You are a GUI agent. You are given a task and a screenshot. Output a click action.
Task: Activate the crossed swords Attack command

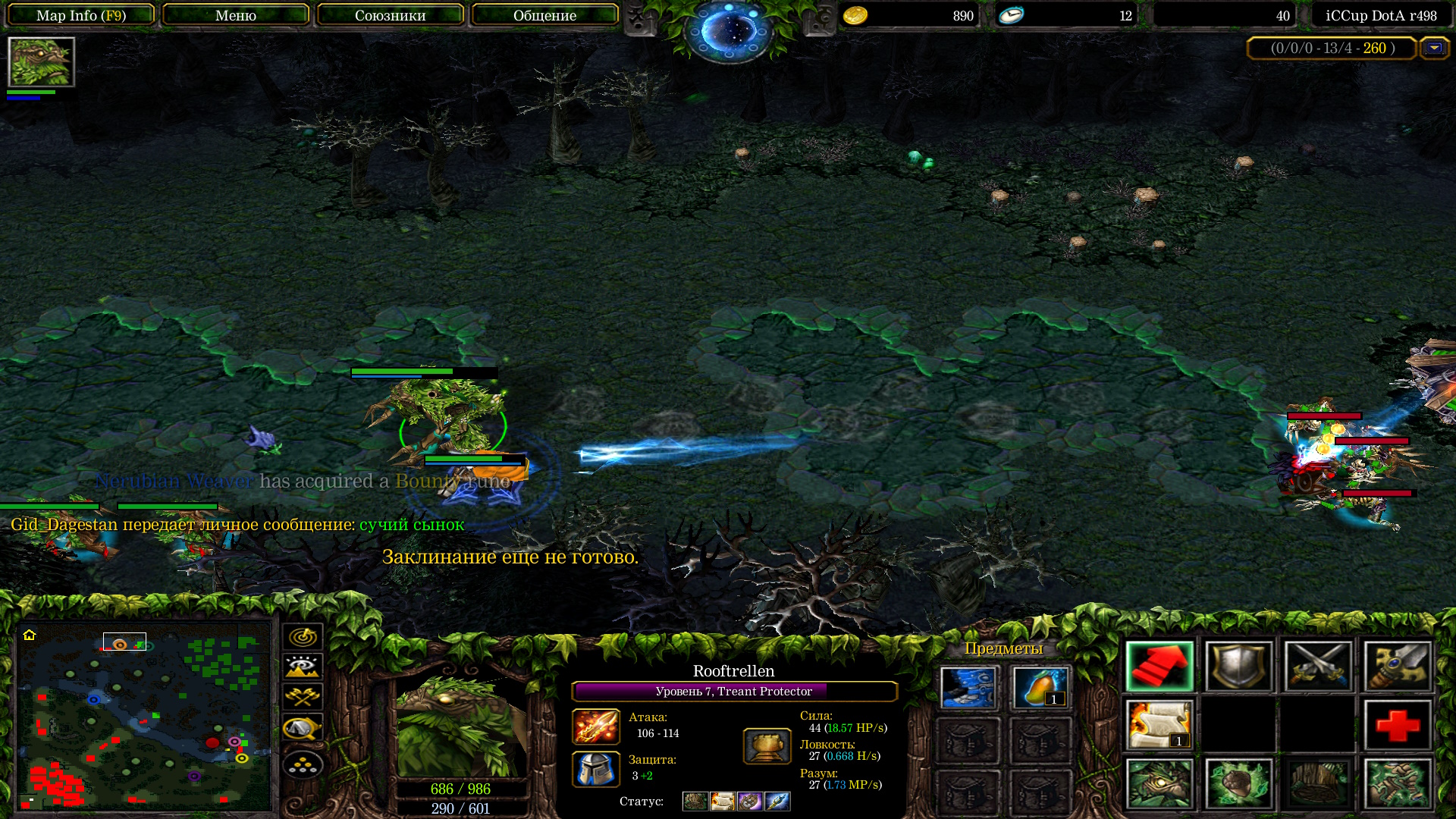(1318, 667)
